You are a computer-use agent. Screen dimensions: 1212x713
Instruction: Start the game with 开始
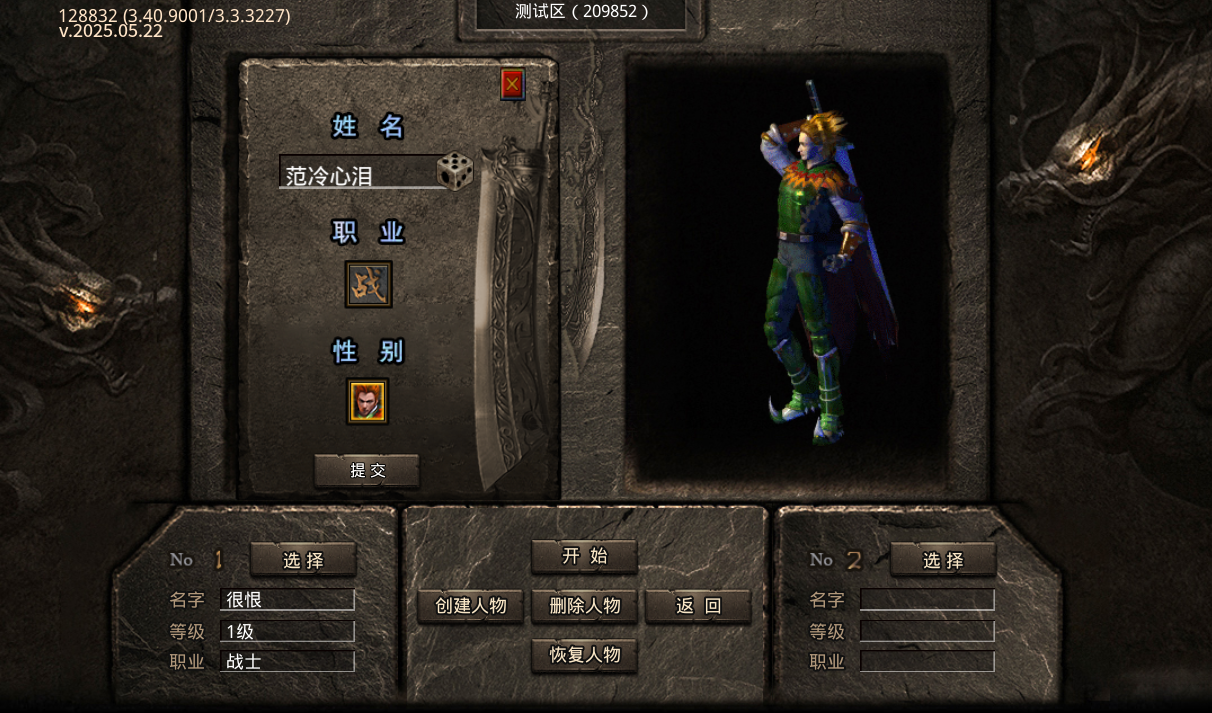tap(584, 557)
